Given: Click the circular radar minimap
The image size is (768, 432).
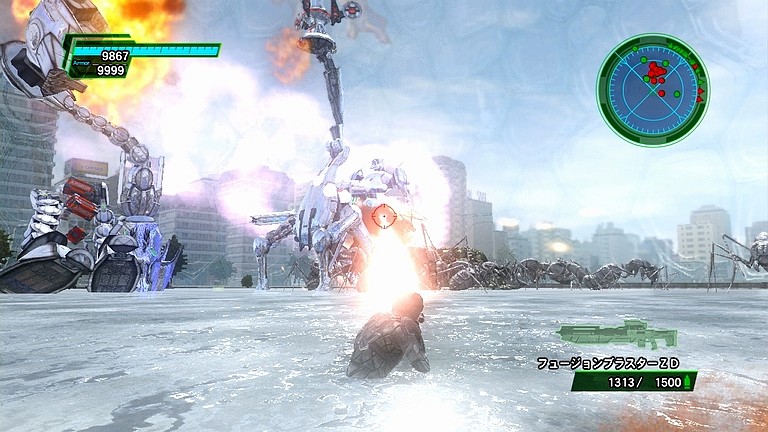Looking at the screenshot, I should [652, 89].
